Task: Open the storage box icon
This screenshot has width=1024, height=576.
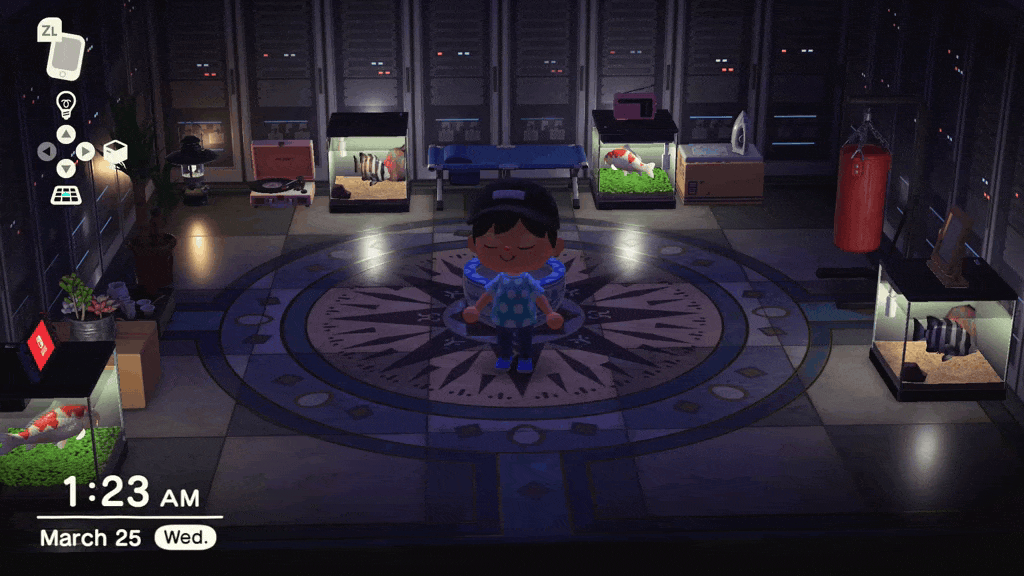Action: 115,151
